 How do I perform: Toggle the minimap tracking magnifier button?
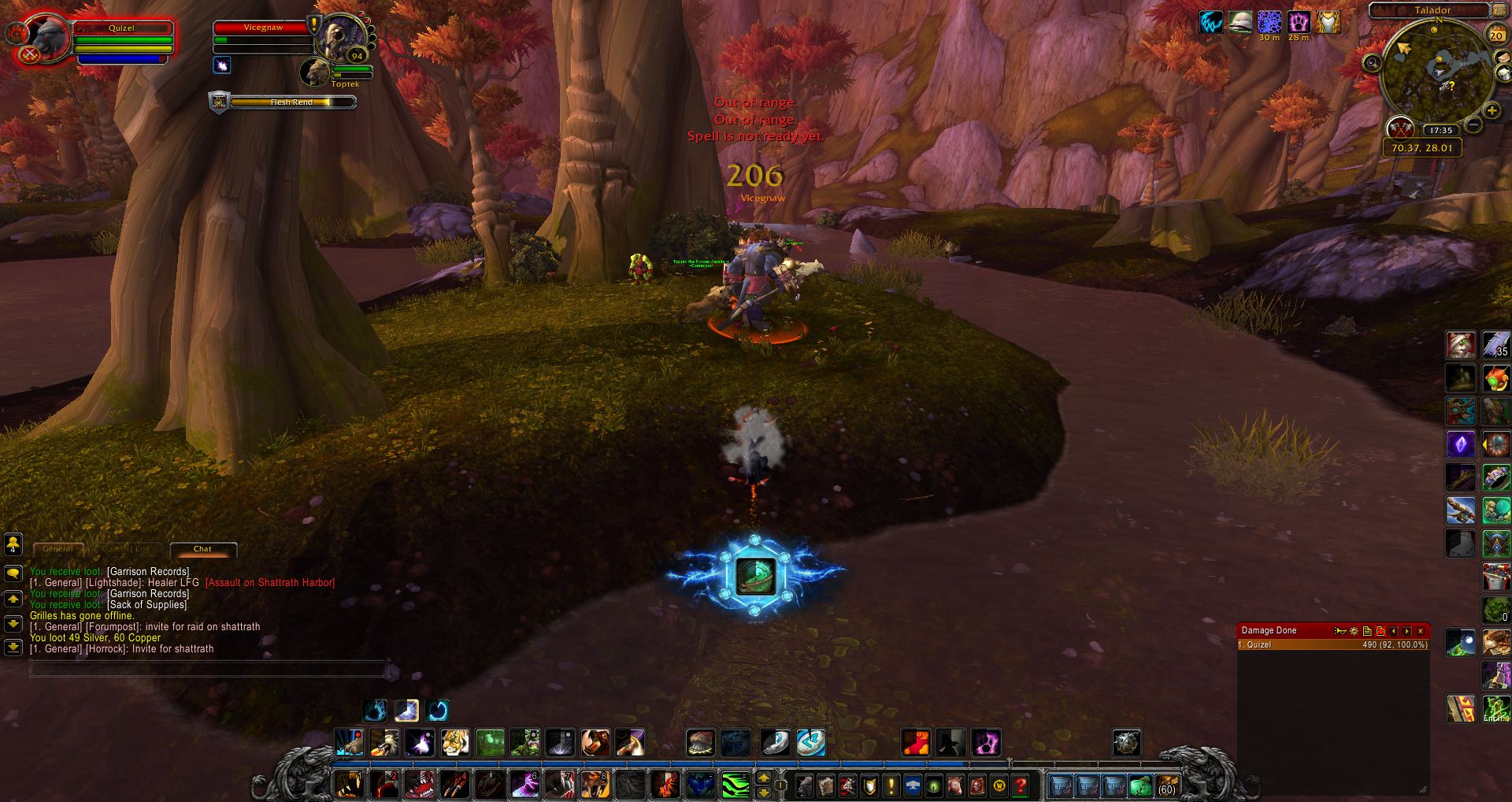1372,63
